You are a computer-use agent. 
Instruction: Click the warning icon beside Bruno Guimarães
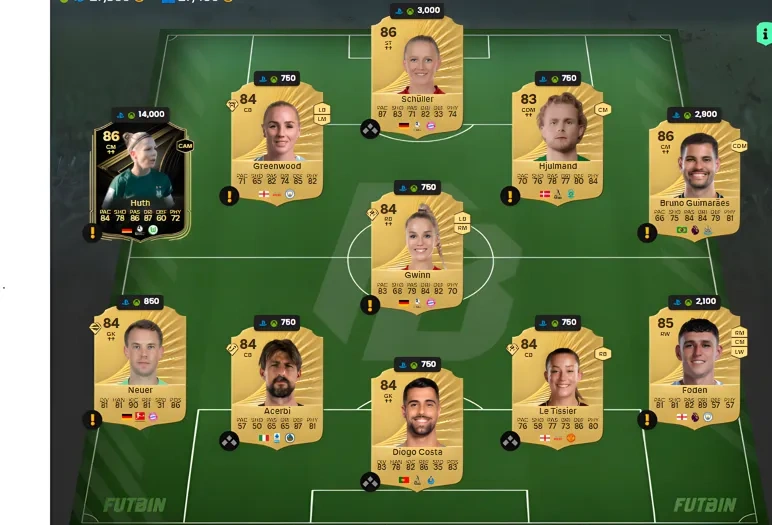coord(647,233)
